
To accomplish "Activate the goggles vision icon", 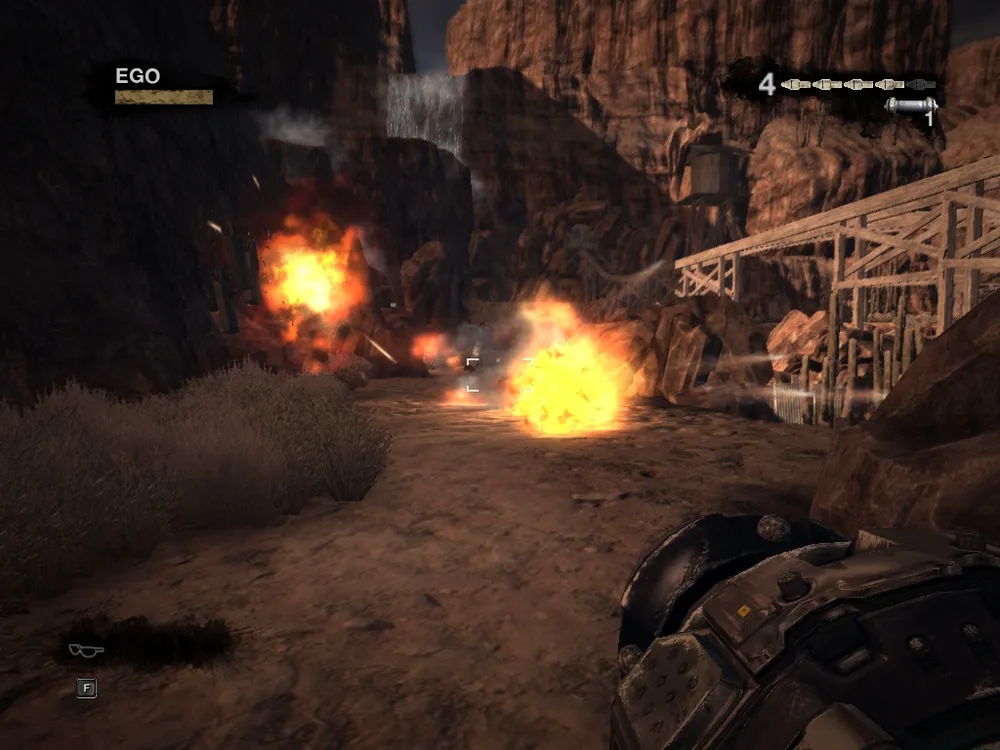I will coord(85,651).
